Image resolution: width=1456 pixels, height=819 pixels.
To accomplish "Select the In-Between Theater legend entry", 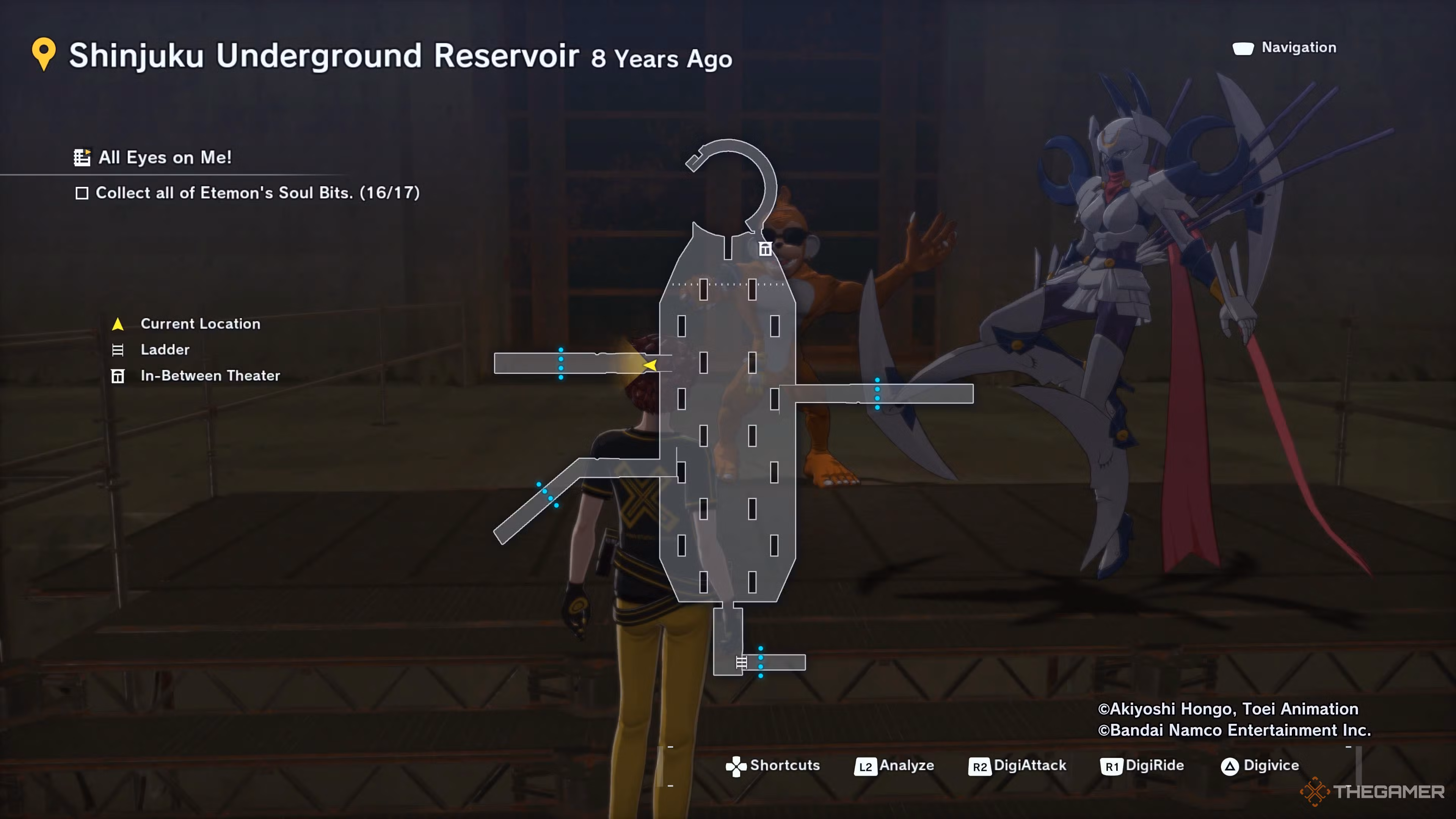I will pos(210,376).
